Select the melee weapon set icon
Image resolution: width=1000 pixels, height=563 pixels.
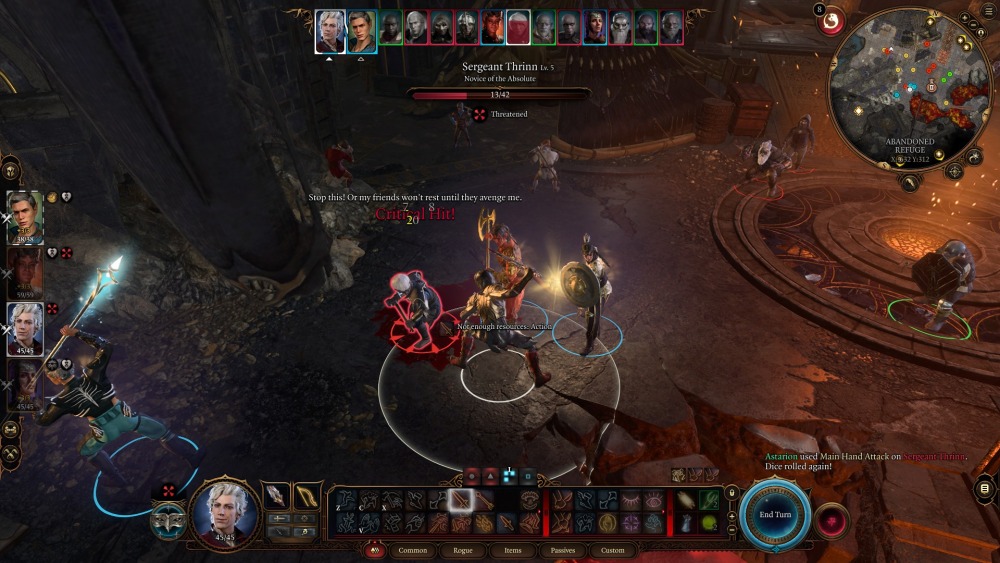click(275, 495)
